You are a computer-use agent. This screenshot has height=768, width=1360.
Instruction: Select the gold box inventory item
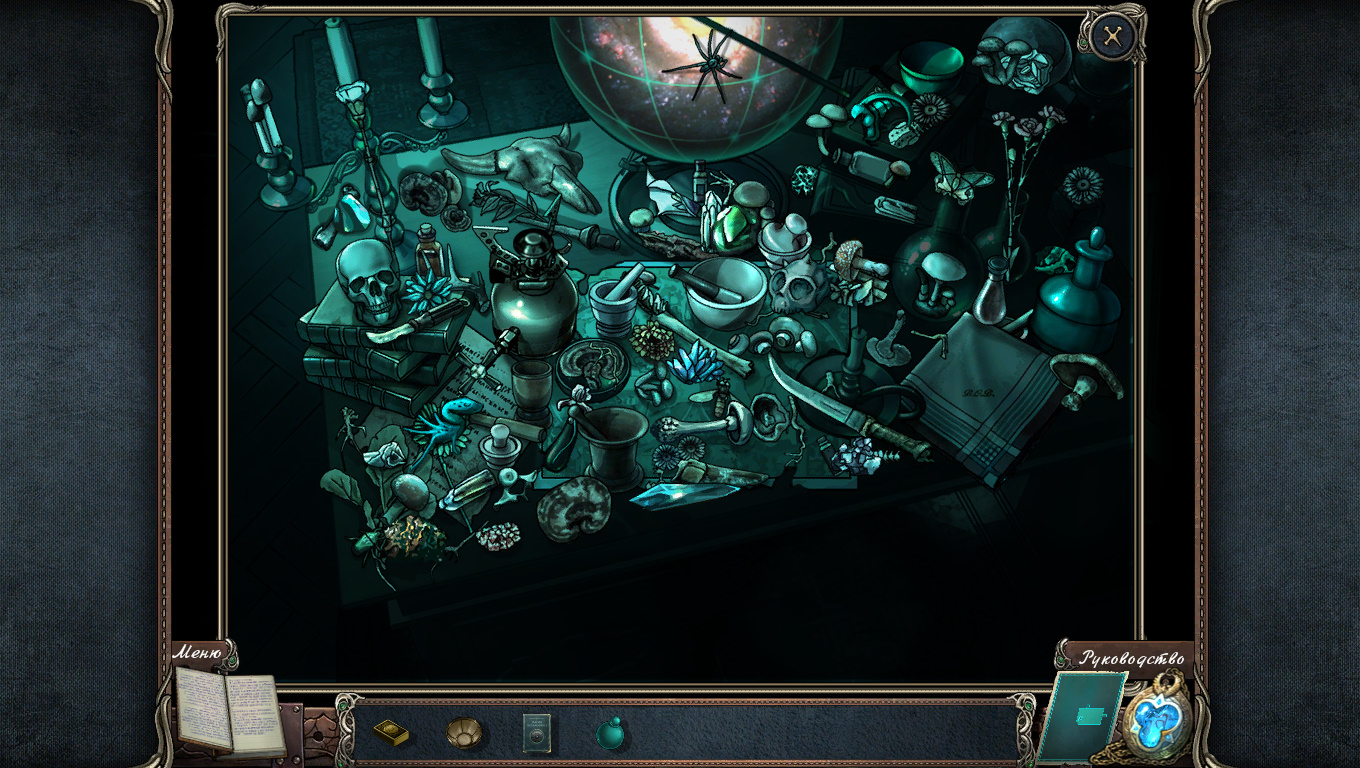pos(391,733)
